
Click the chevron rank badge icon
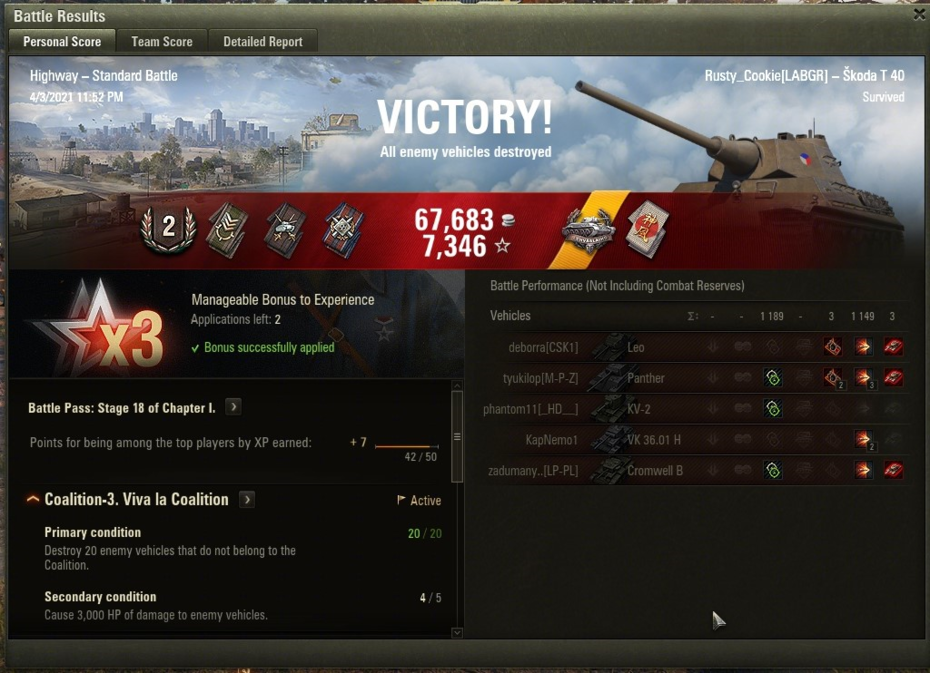pyautogui.click(x=226, y=230)
